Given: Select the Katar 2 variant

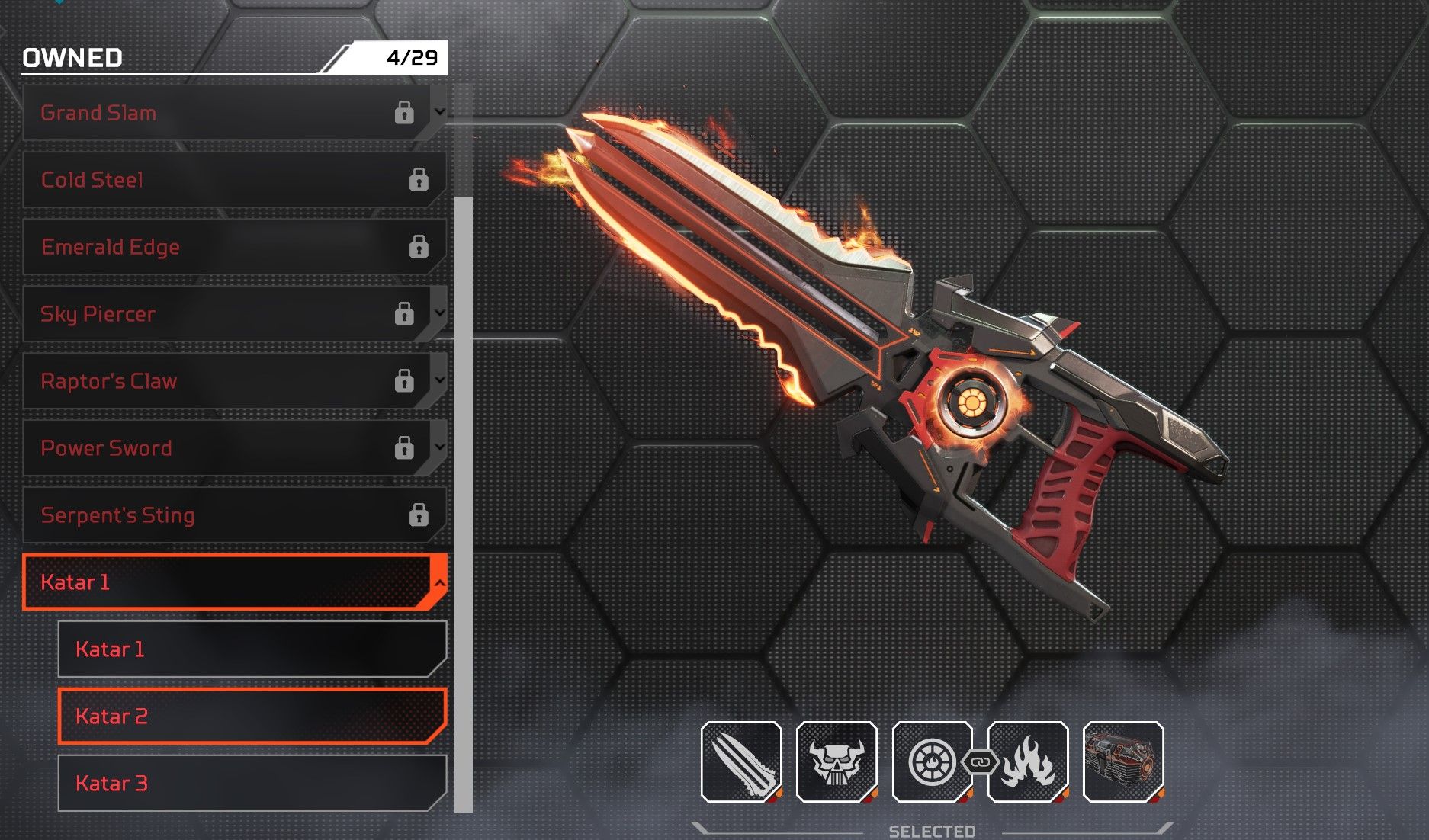Looking at the screenshot, I should click(252, 717).
